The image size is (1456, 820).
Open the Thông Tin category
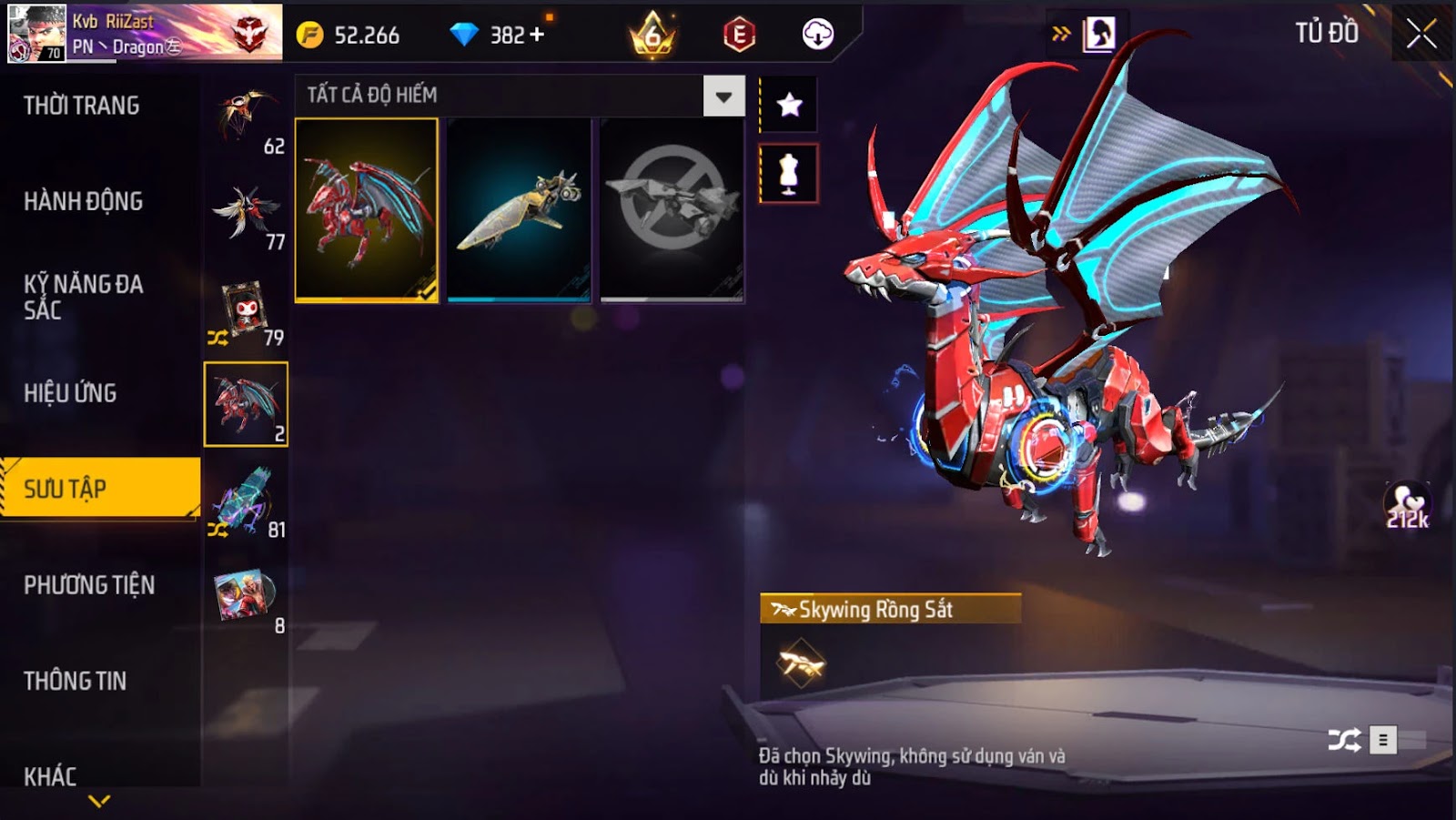point(75,681)
